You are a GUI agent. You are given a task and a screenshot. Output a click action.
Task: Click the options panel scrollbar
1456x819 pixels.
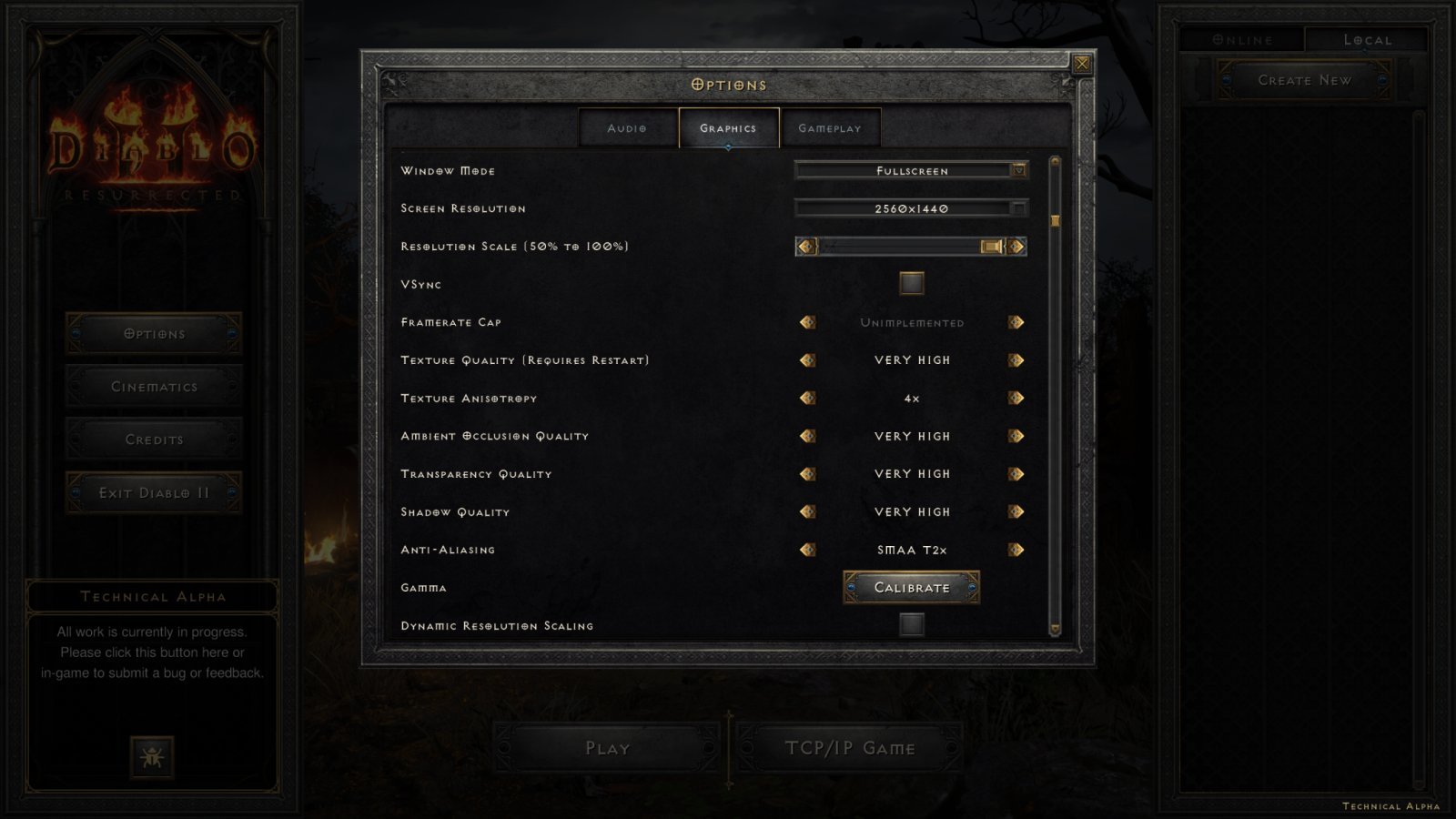pos(1054,219)
